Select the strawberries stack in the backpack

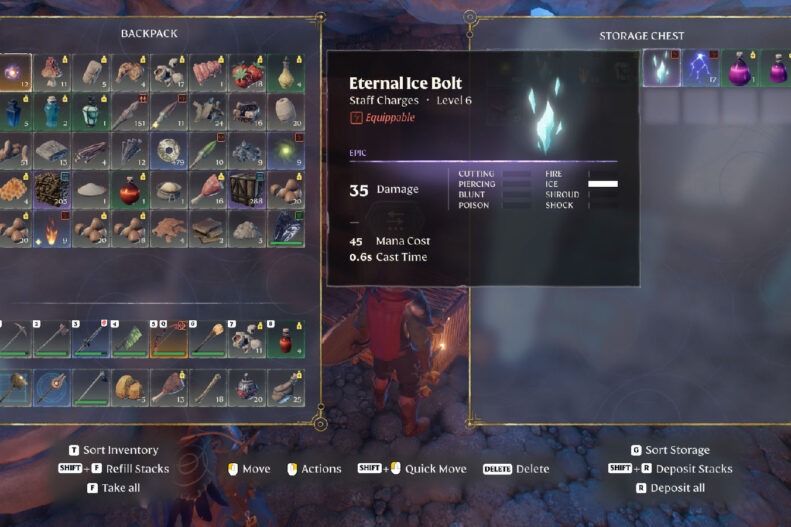246,72
